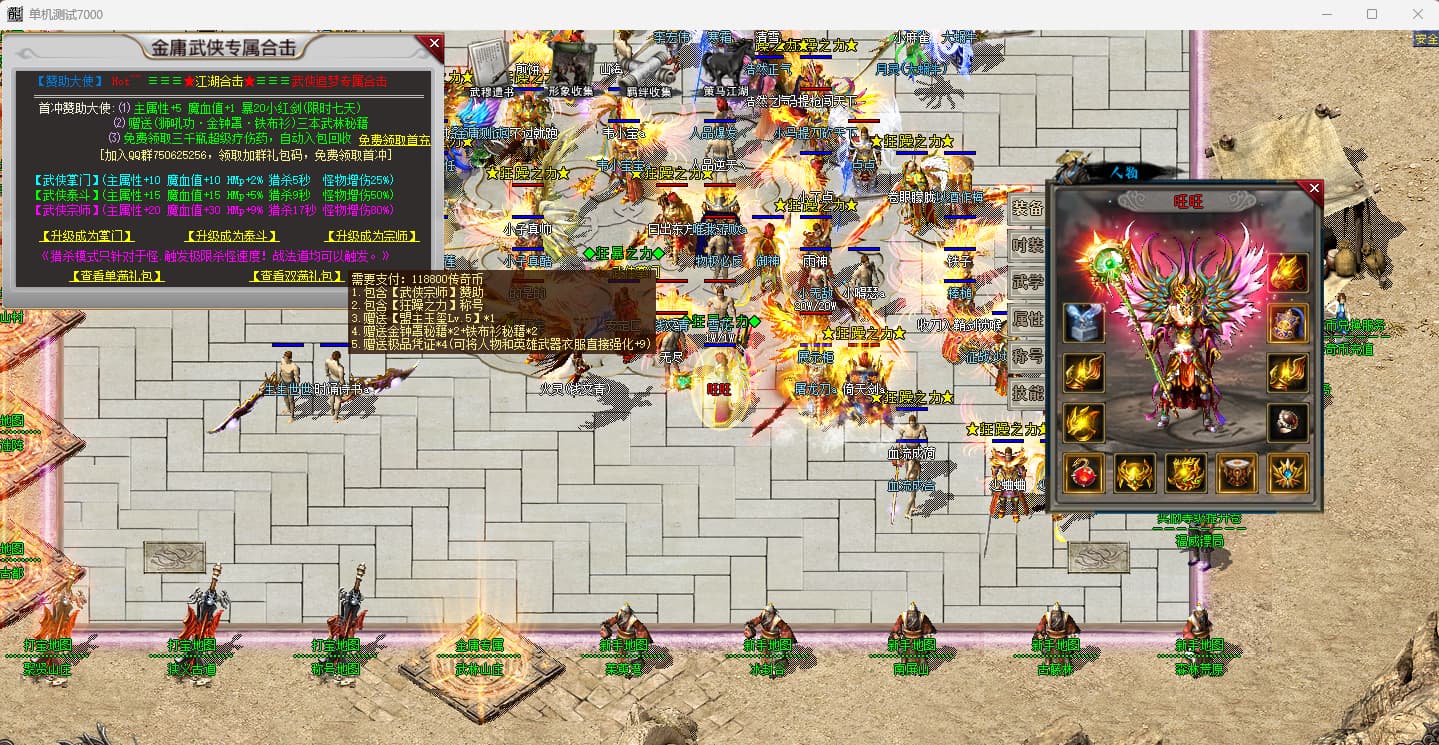
Task: Close the 金庸武侠专属合击 dialog
Action: [434, 43]
